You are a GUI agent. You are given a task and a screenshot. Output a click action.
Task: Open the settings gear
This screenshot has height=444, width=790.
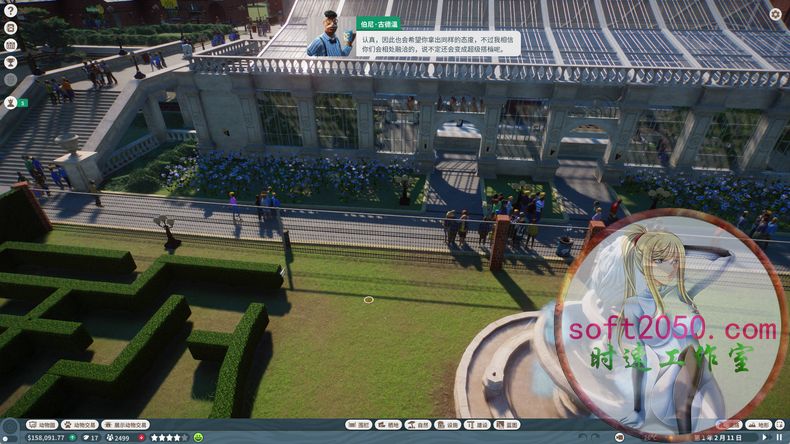pos(776,15)
